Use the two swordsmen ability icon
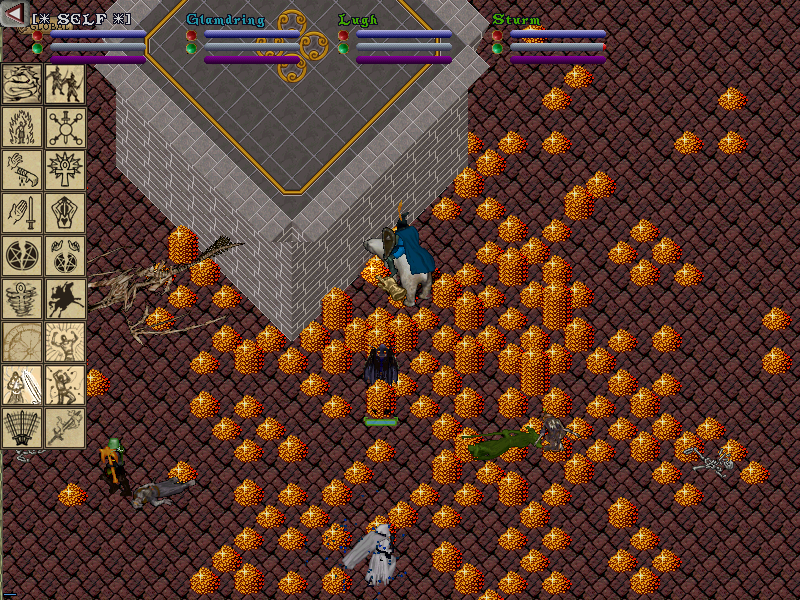Image resolution: width=800 pixels, height=600 pixels. tap(65, 84)
